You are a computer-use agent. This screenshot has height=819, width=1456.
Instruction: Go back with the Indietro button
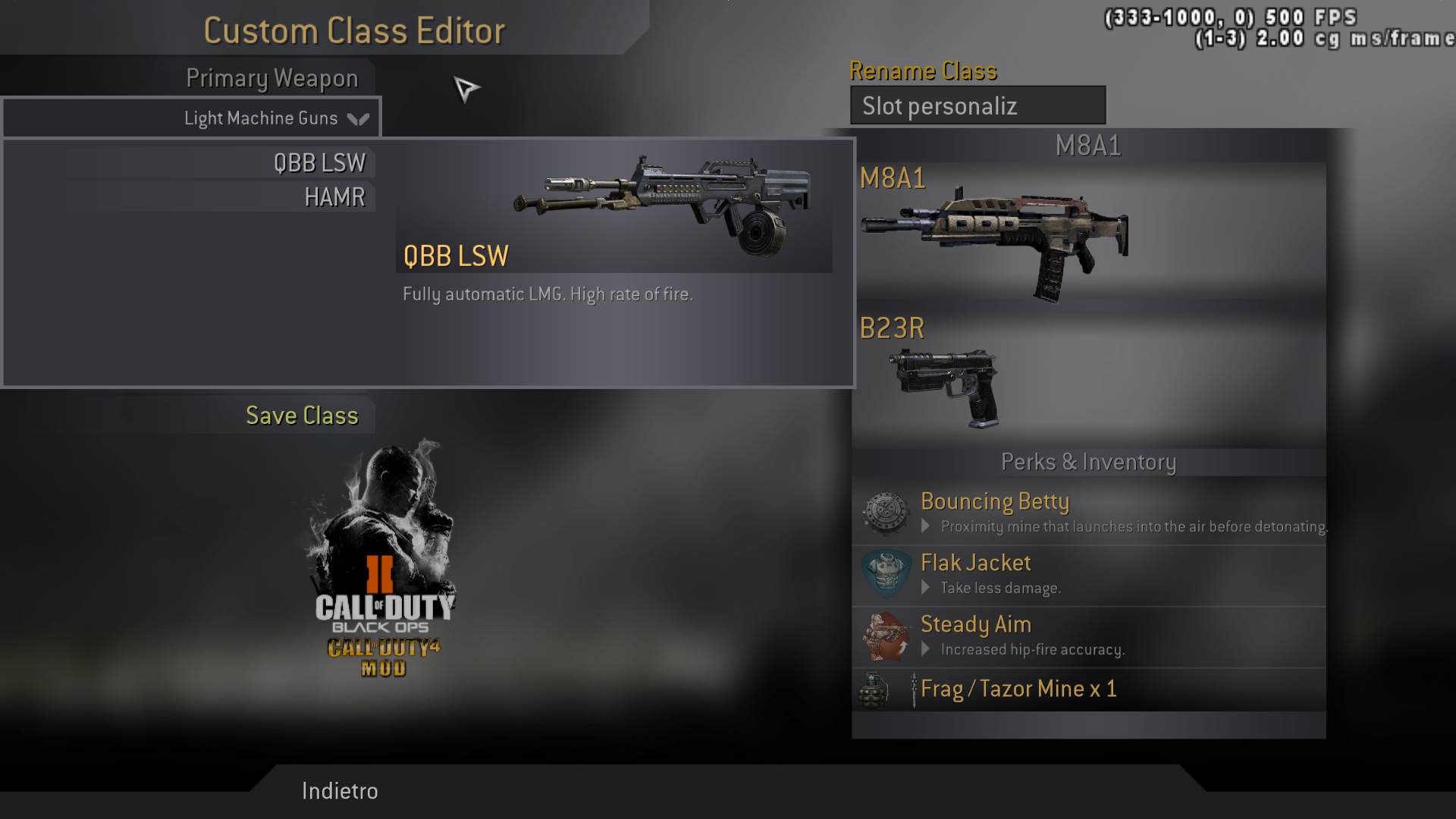click(340, 791)
